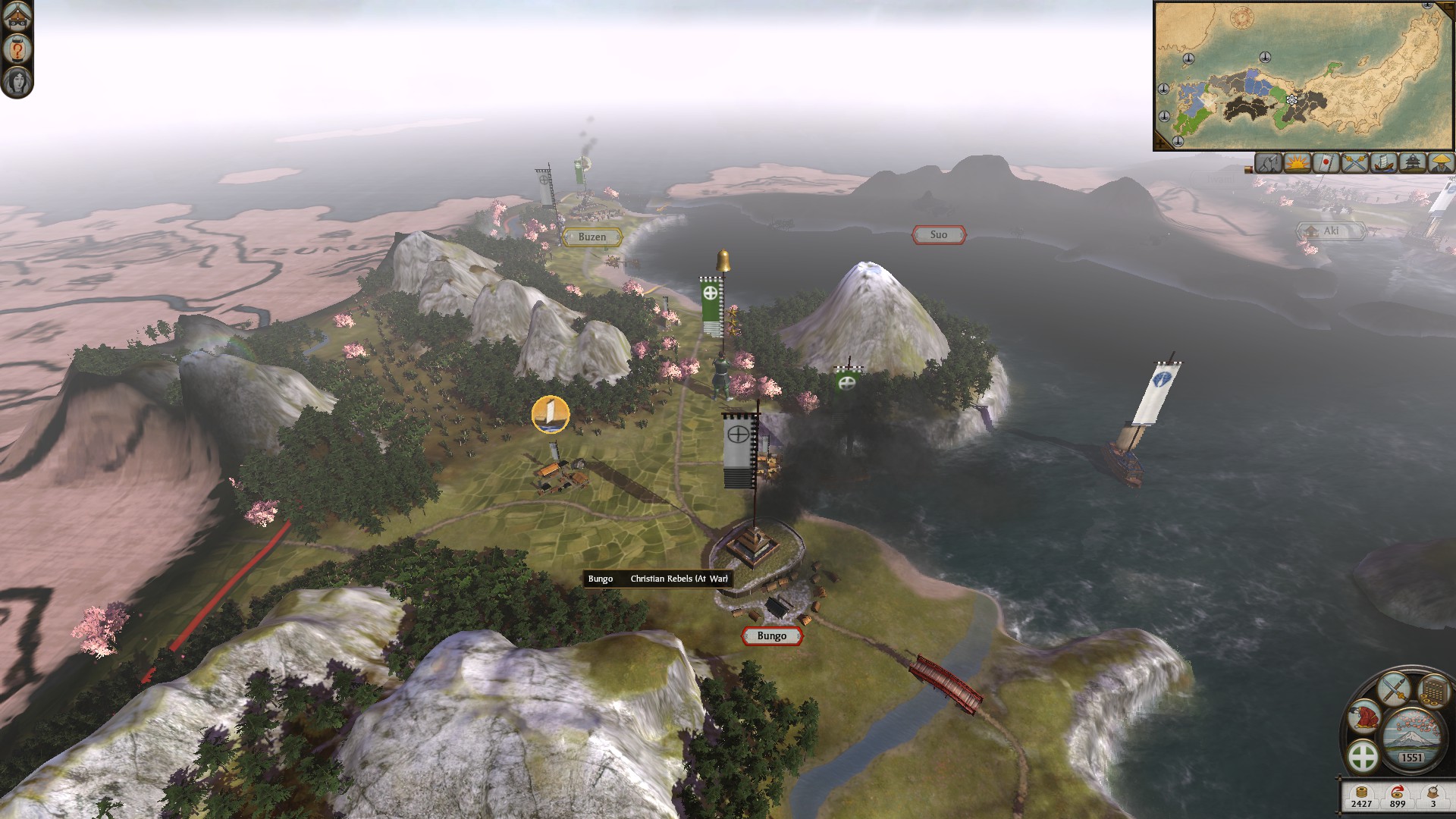Image resolution: width=1456 pixels, height=819 pixels.
Task: Open the abacus finance panel
Action: 1432,691
